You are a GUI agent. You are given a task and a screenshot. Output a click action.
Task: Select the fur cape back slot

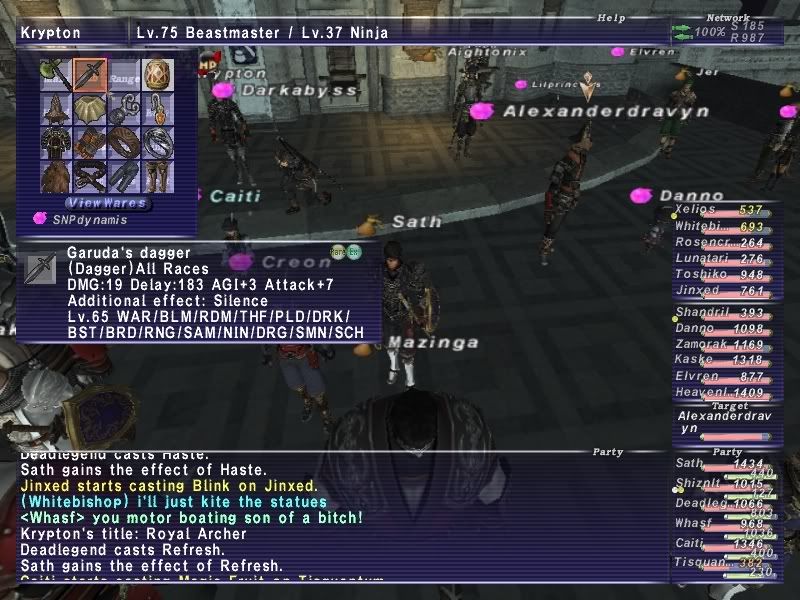pyautogui.click(x=56, y=176)
